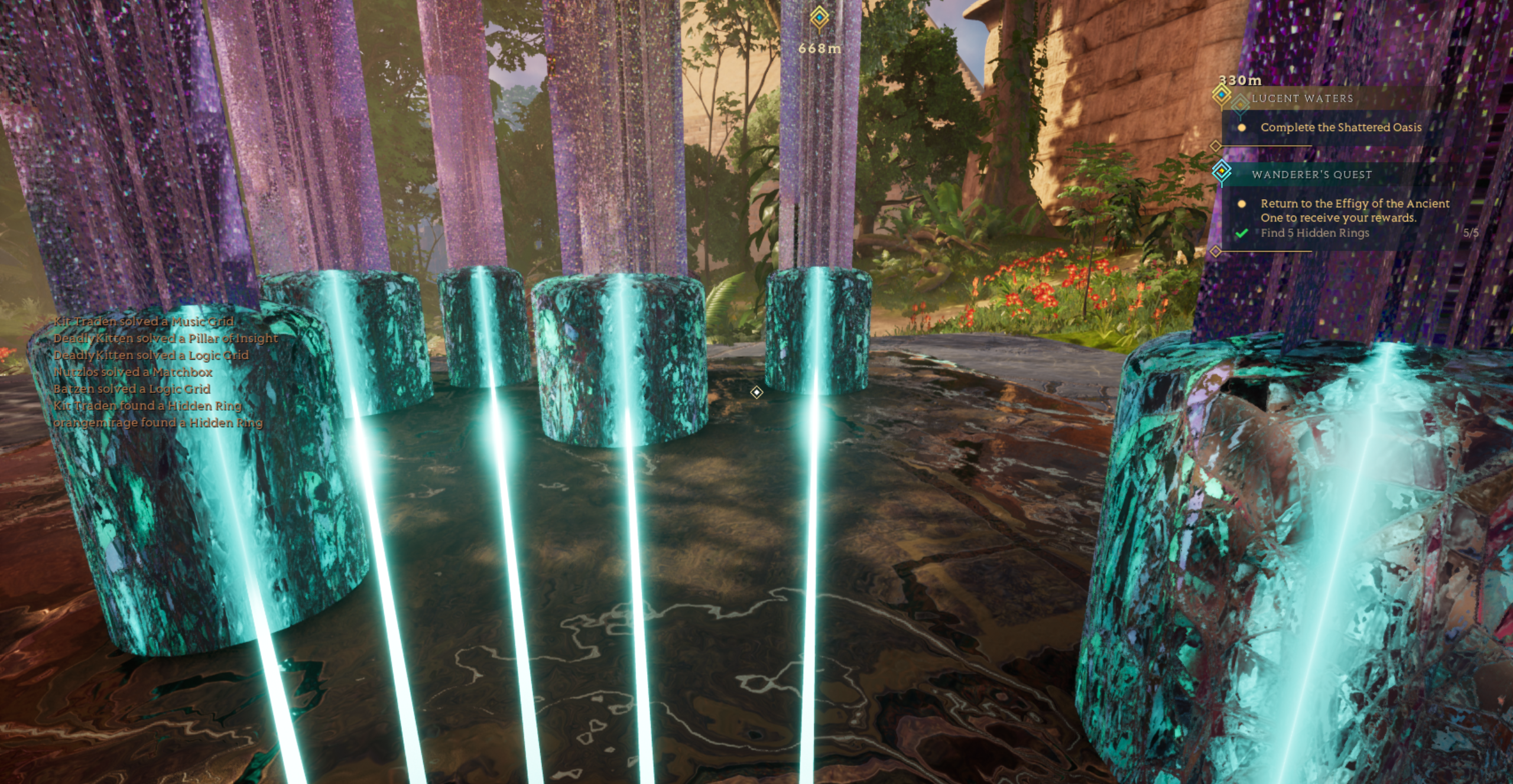Select the Lucent Waters quest header
The image size is (1513, 784).
coord(1302,99)
